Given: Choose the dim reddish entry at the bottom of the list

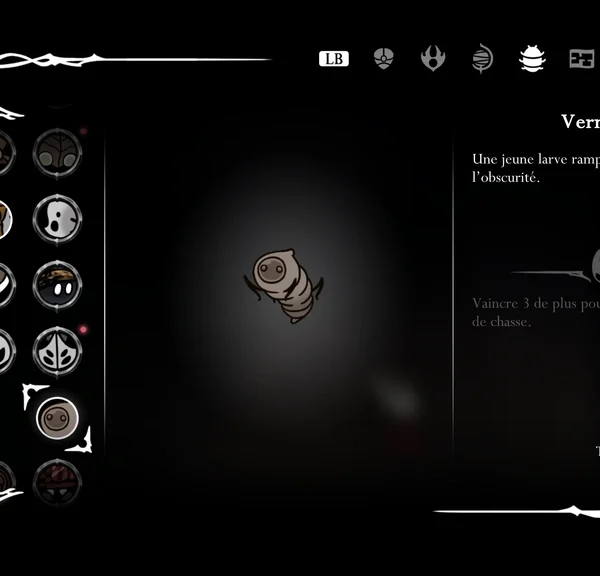Looking at the screenshot, I should point(57,482).
